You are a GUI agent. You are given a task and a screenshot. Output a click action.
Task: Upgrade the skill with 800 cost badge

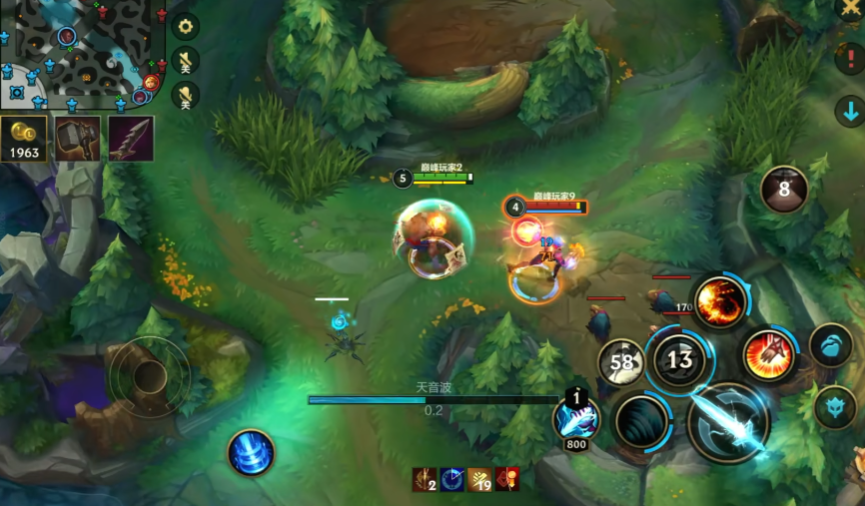pos(578,419)
